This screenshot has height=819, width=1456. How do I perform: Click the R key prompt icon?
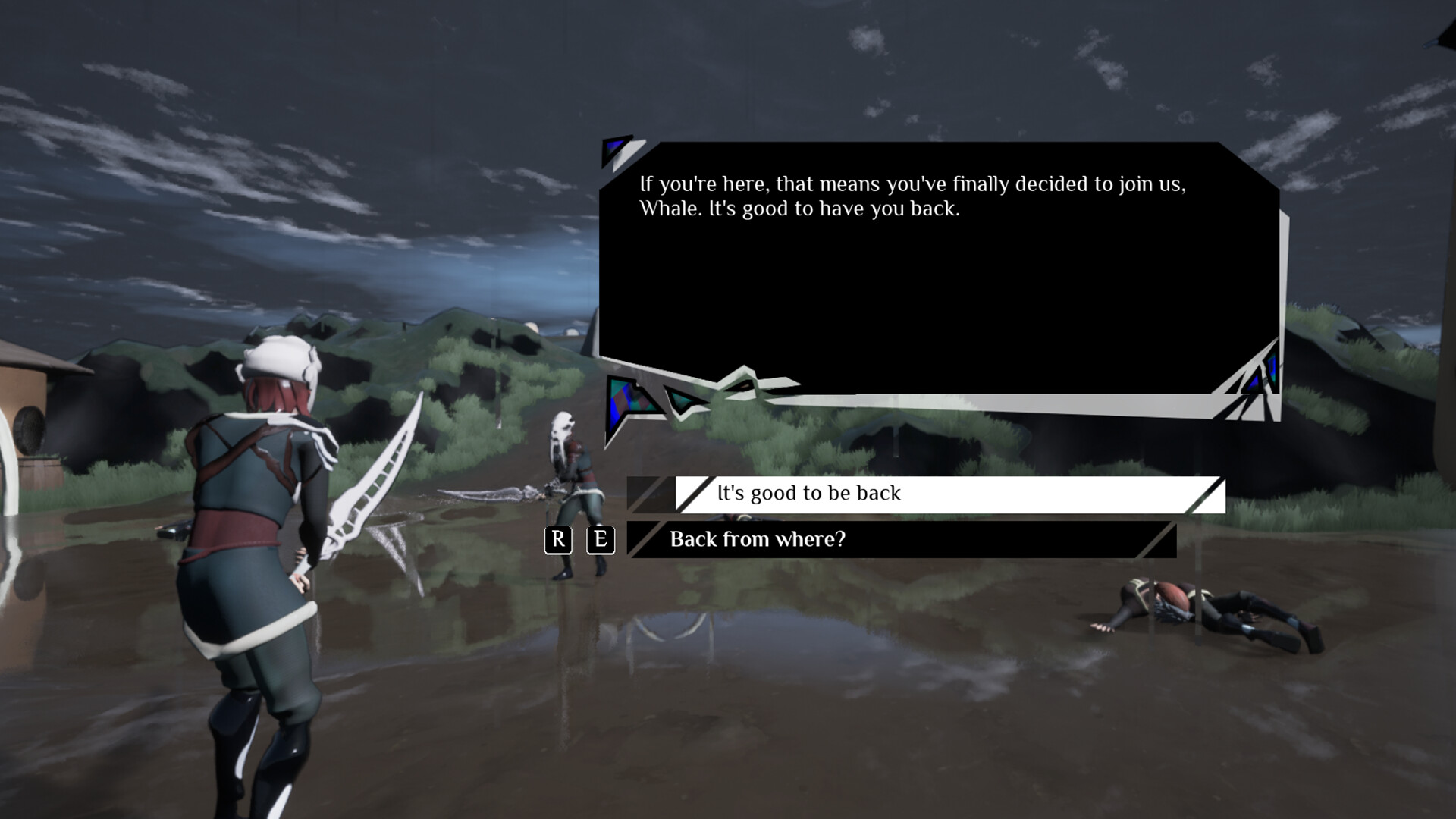coord(559,540)
